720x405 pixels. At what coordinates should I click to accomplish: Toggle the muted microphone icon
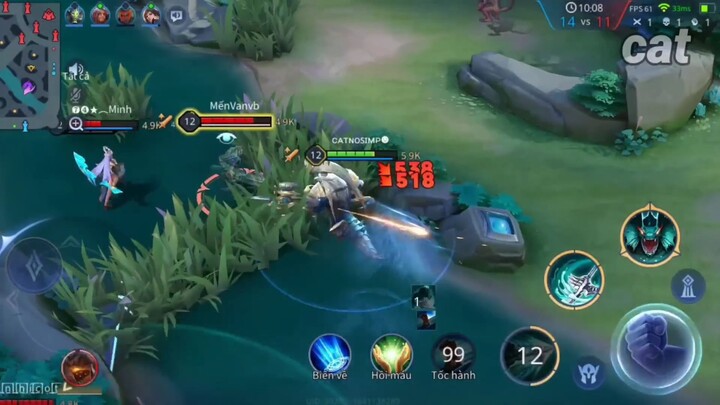[x=75, y=93]
